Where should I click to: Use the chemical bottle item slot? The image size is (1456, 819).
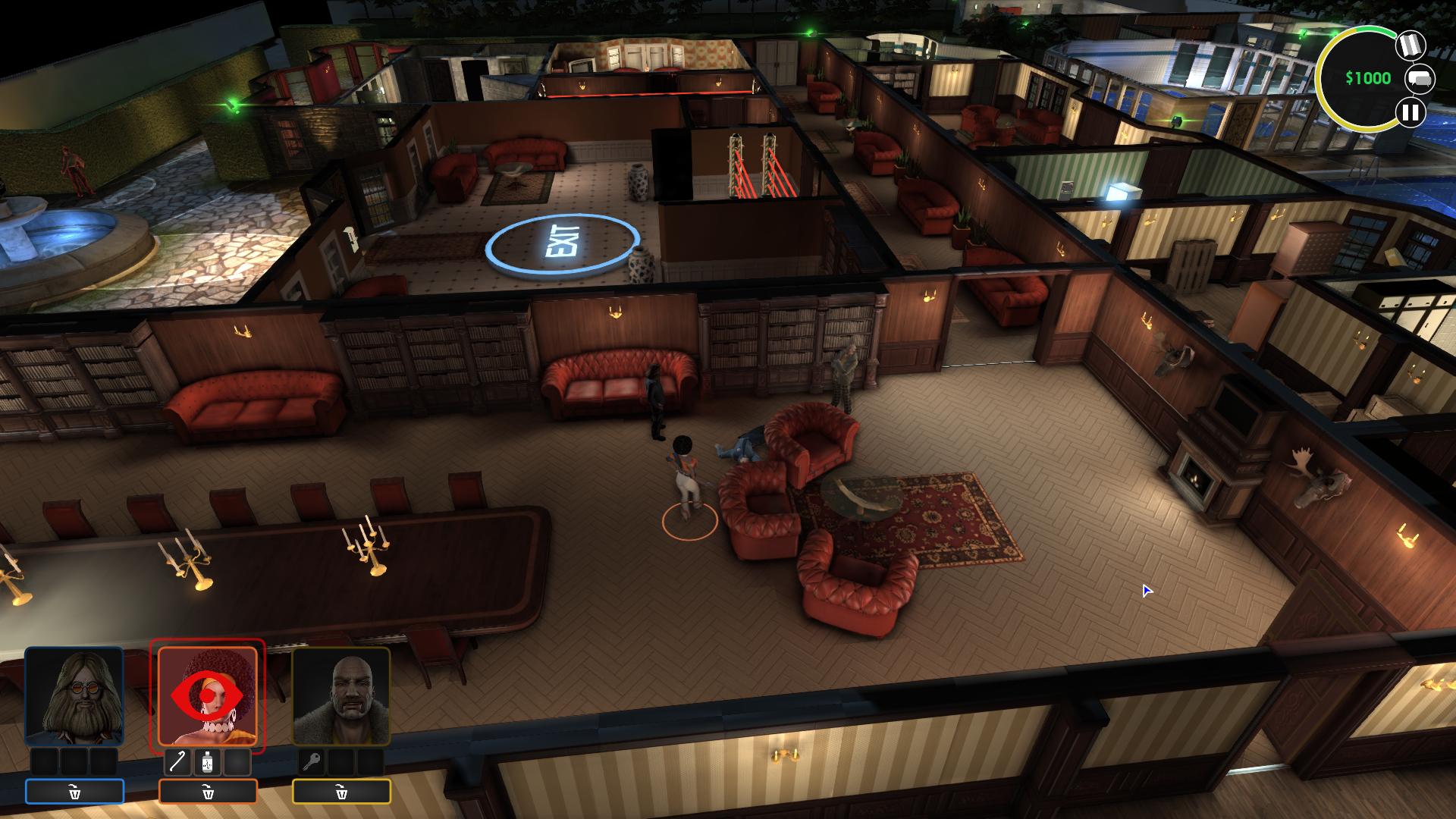[x=208, y=762]
